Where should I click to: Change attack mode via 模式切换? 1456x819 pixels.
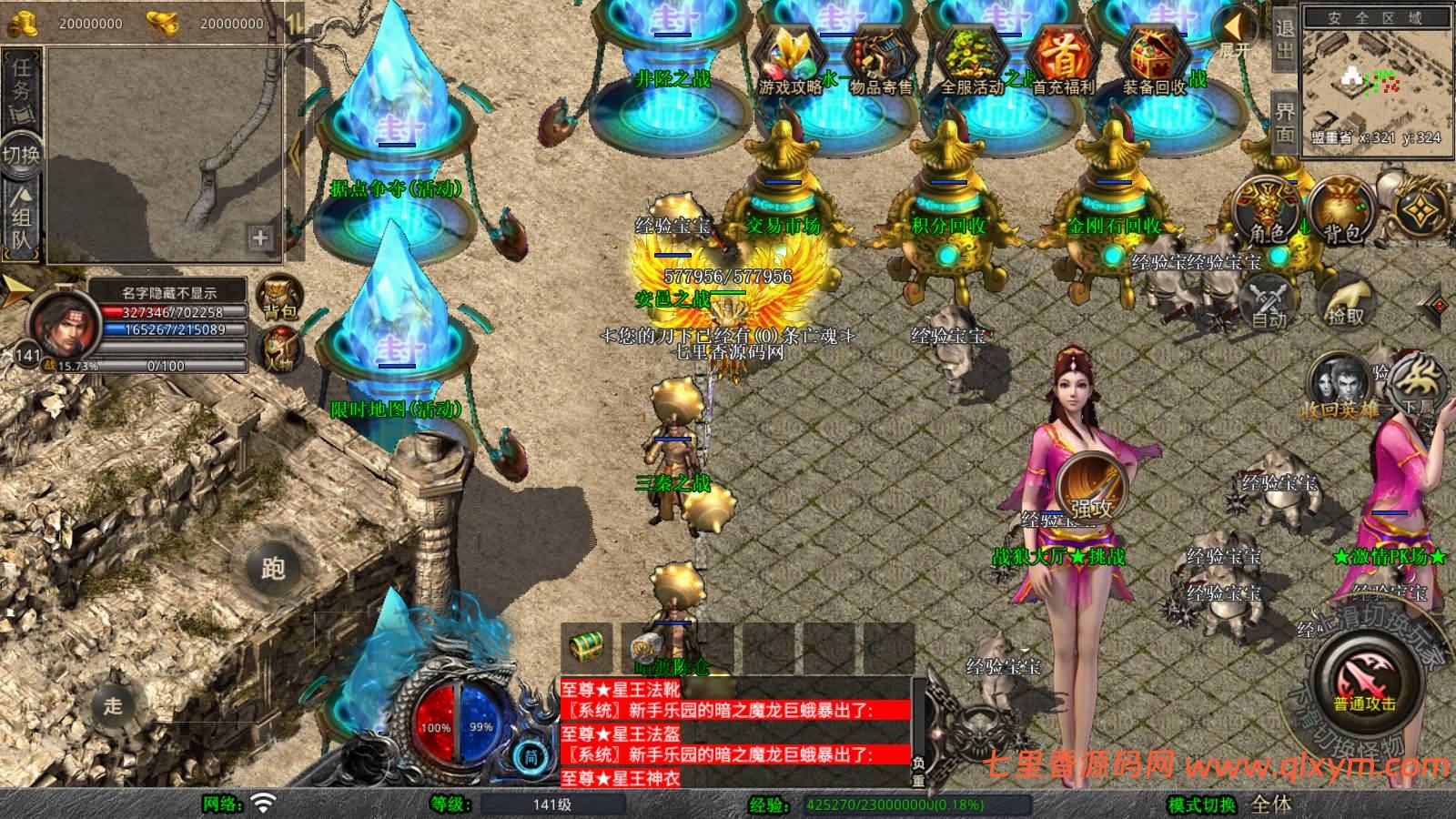(x=1203, y=804)
